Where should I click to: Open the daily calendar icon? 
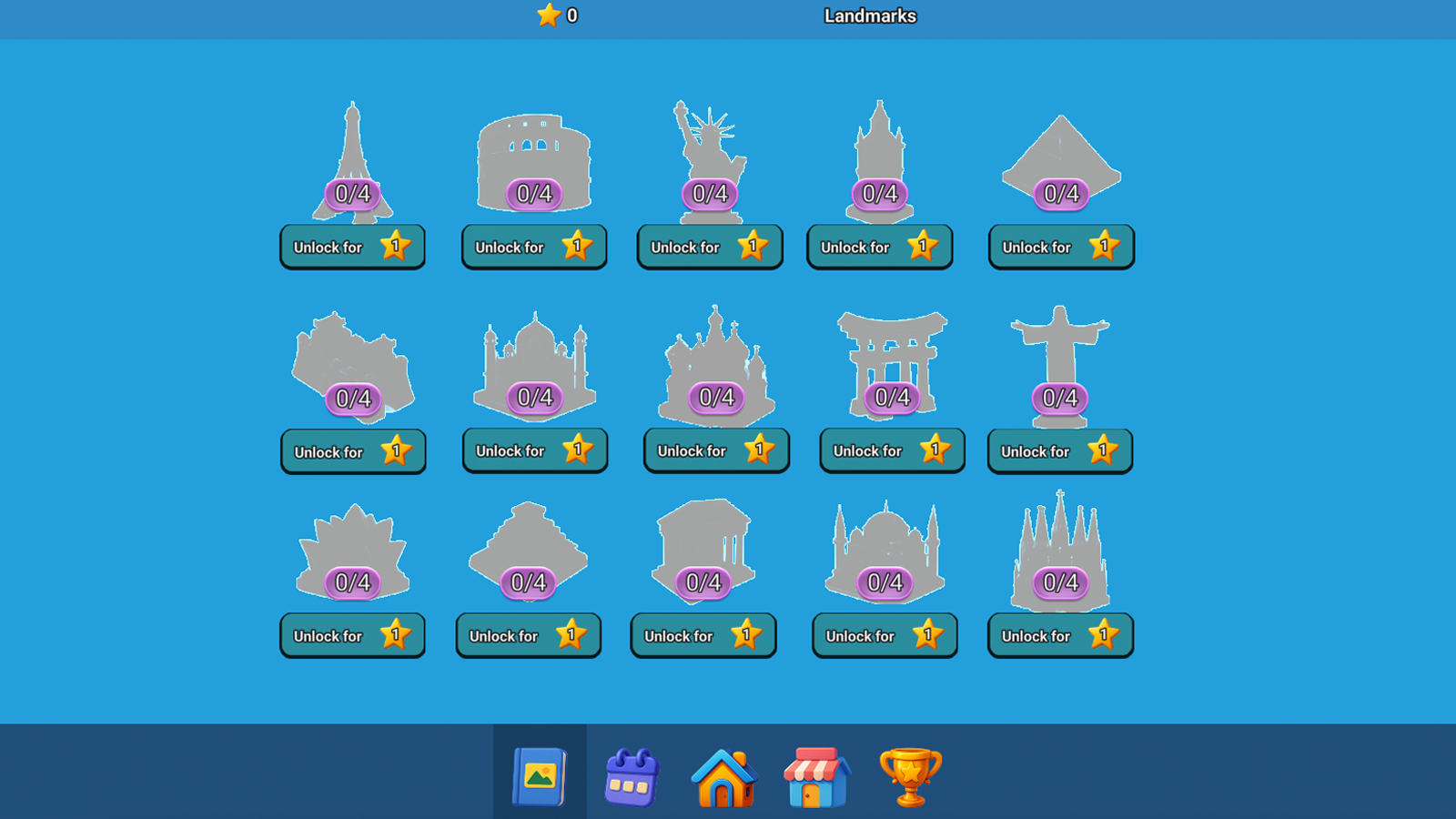632,775
